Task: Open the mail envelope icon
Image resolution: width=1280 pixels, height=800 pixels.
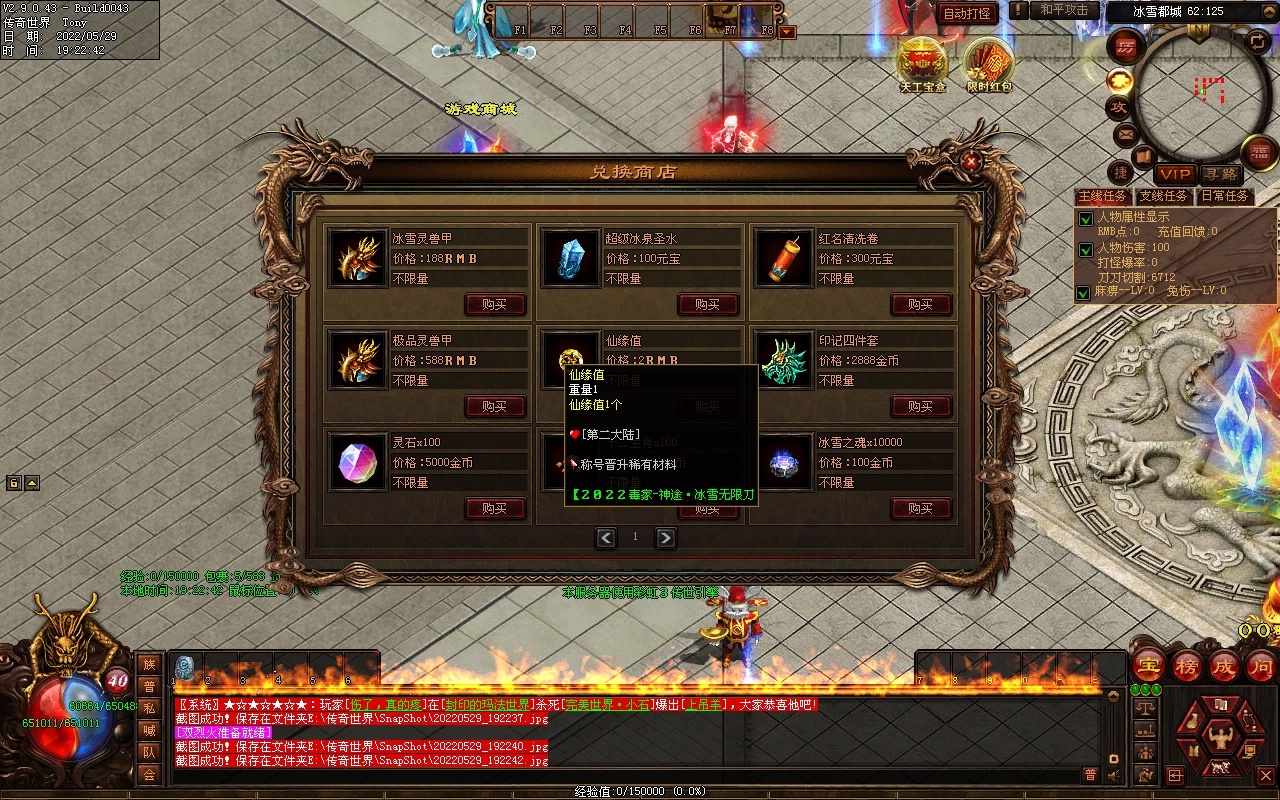Action: click(x=1125, y=133)
